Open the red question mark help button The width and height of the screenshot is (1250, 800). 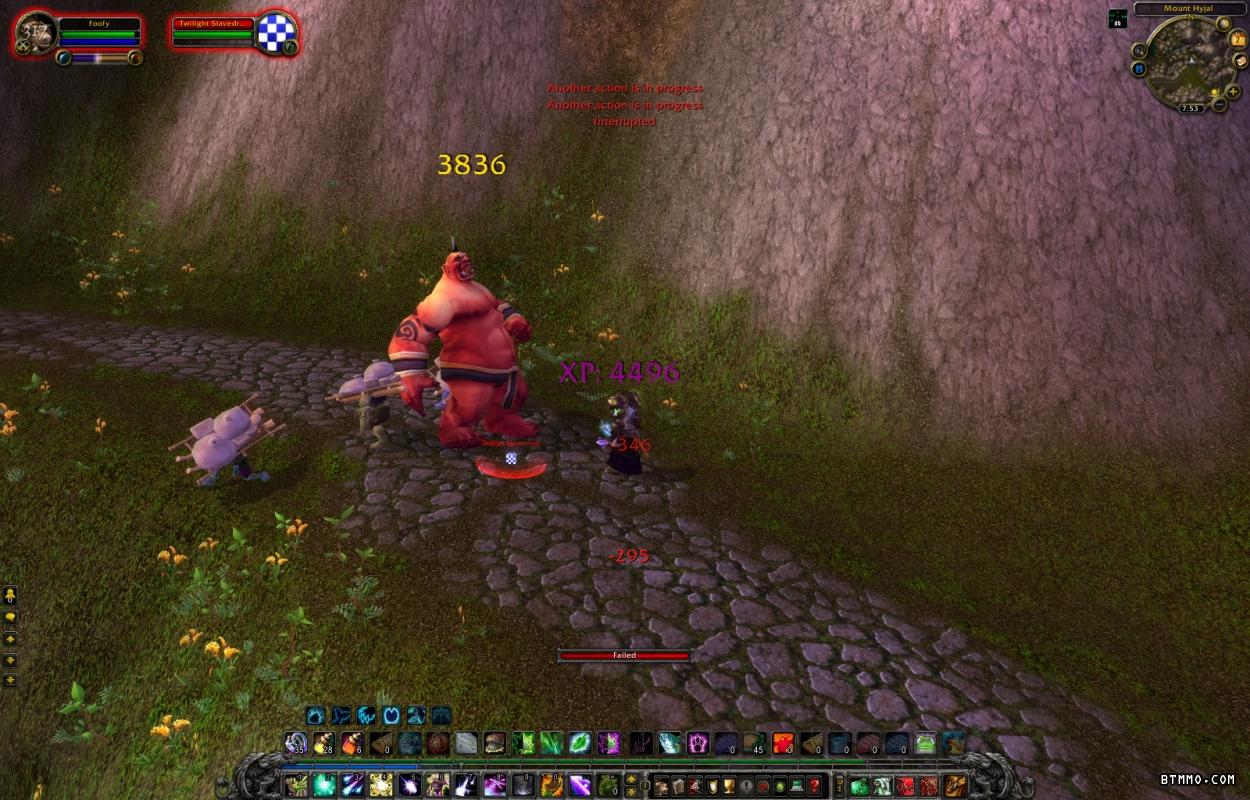click(x=815, y=785)
